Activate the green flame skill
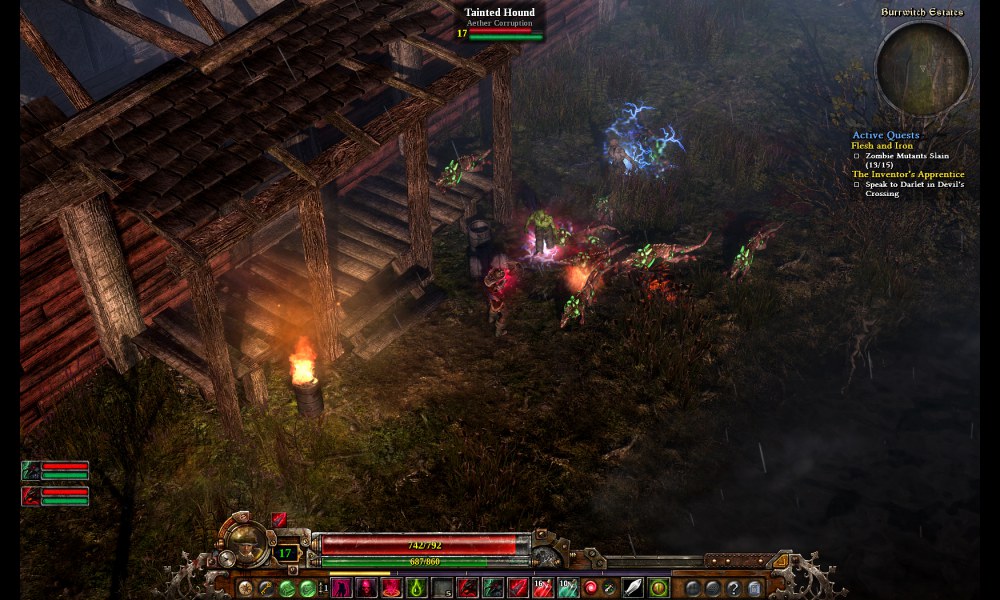The height and width of the screenshot is (600, 1000). click(417, 588)
